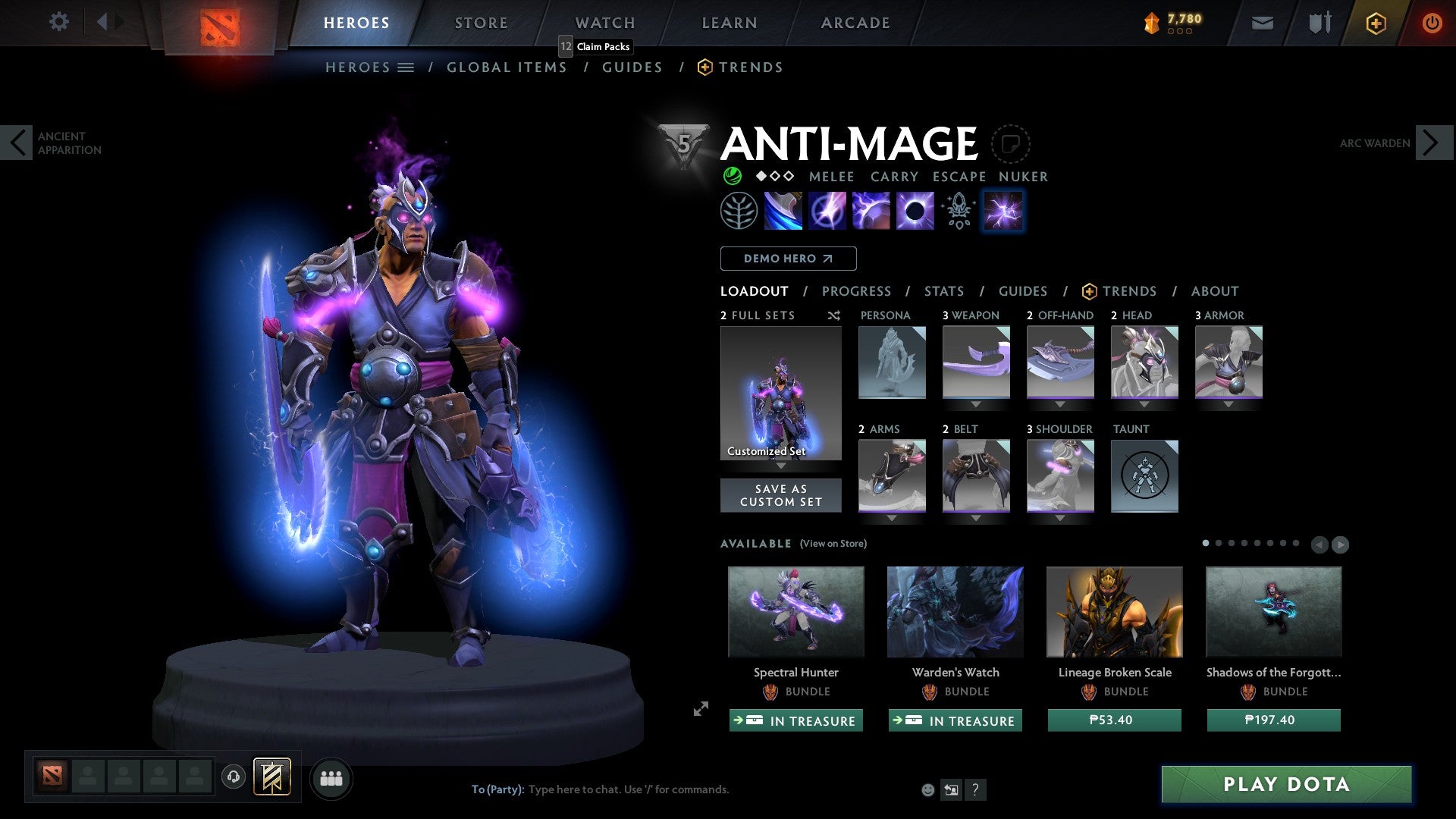Select the Mana Break ability icon
1456x819 pixels.
pyautogui.click(x=783, y=211)
